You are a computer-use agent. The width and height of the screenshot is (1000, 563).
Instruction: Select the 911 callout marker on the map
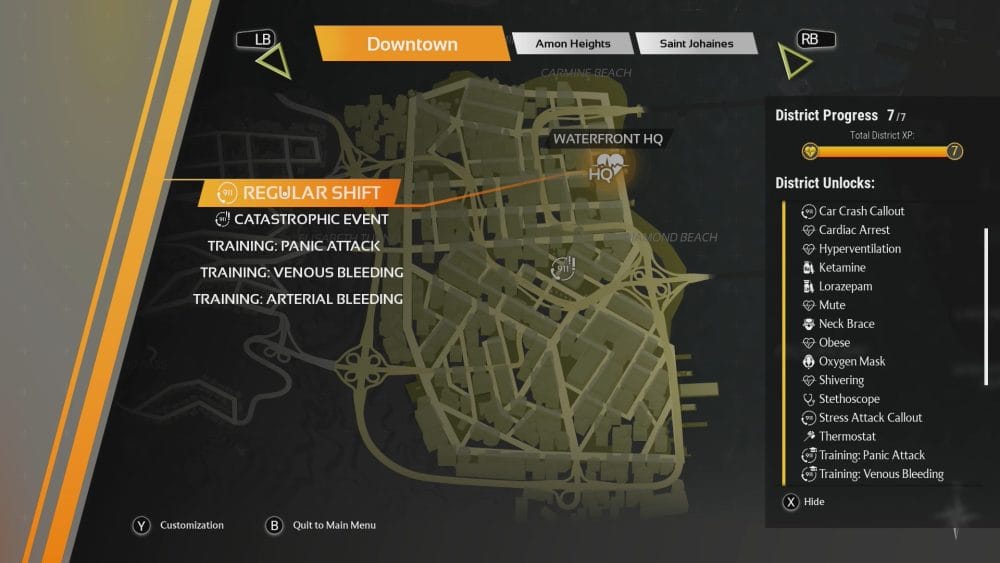pos(563,268)
